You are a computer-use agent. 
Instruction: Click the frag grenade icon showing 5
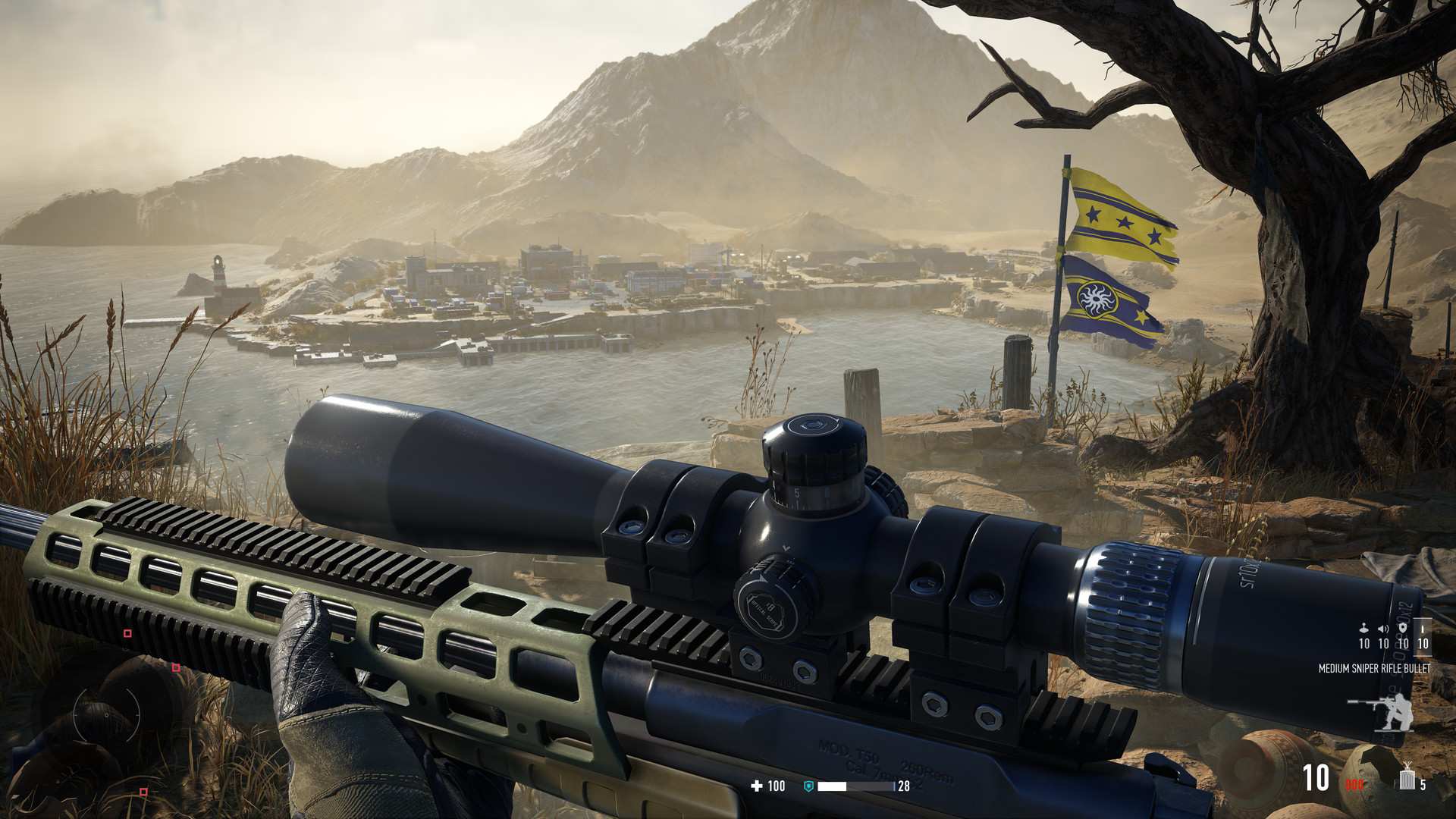(1407, 777)
